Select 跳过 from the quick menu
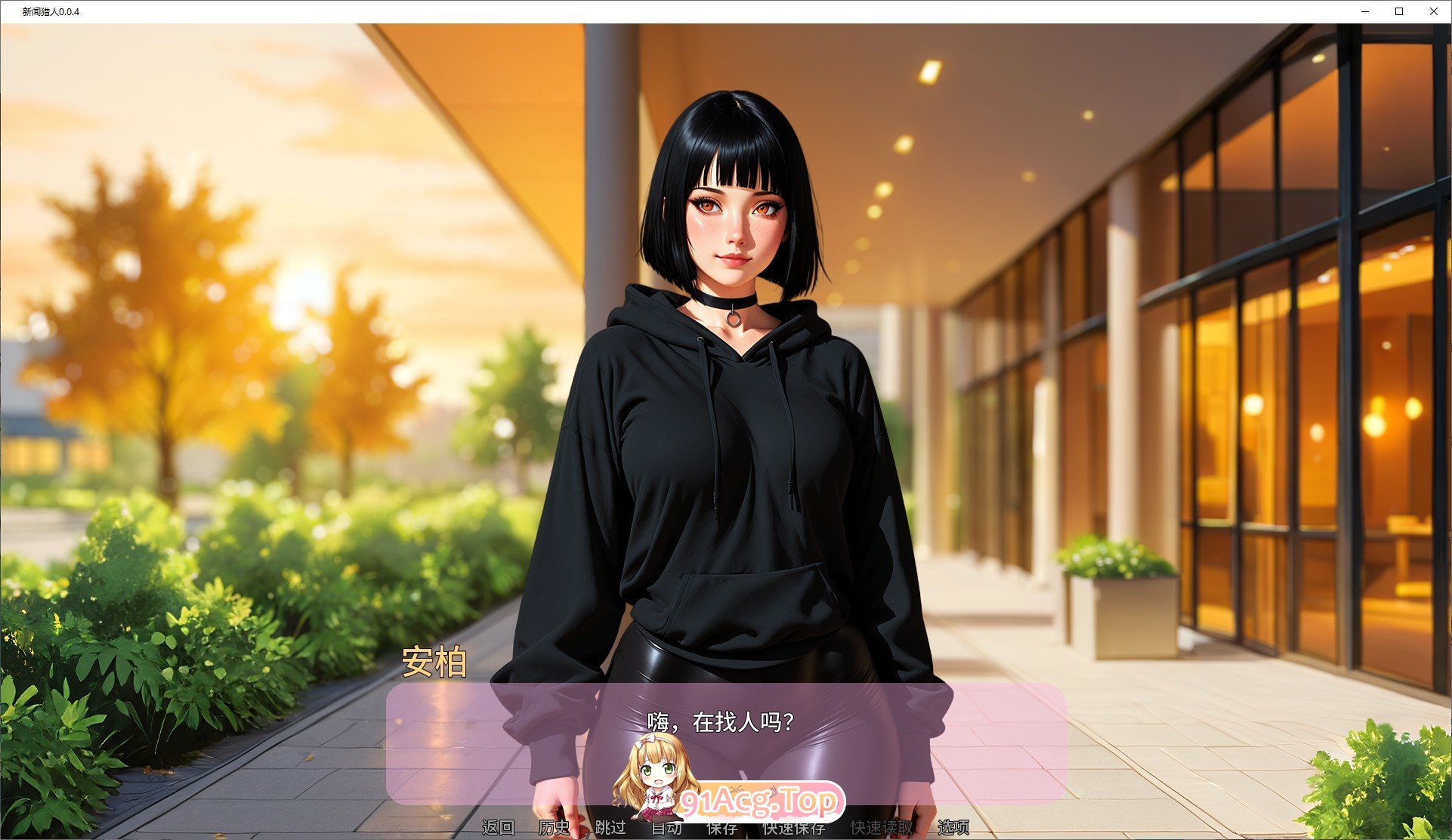 pos(611,828)
